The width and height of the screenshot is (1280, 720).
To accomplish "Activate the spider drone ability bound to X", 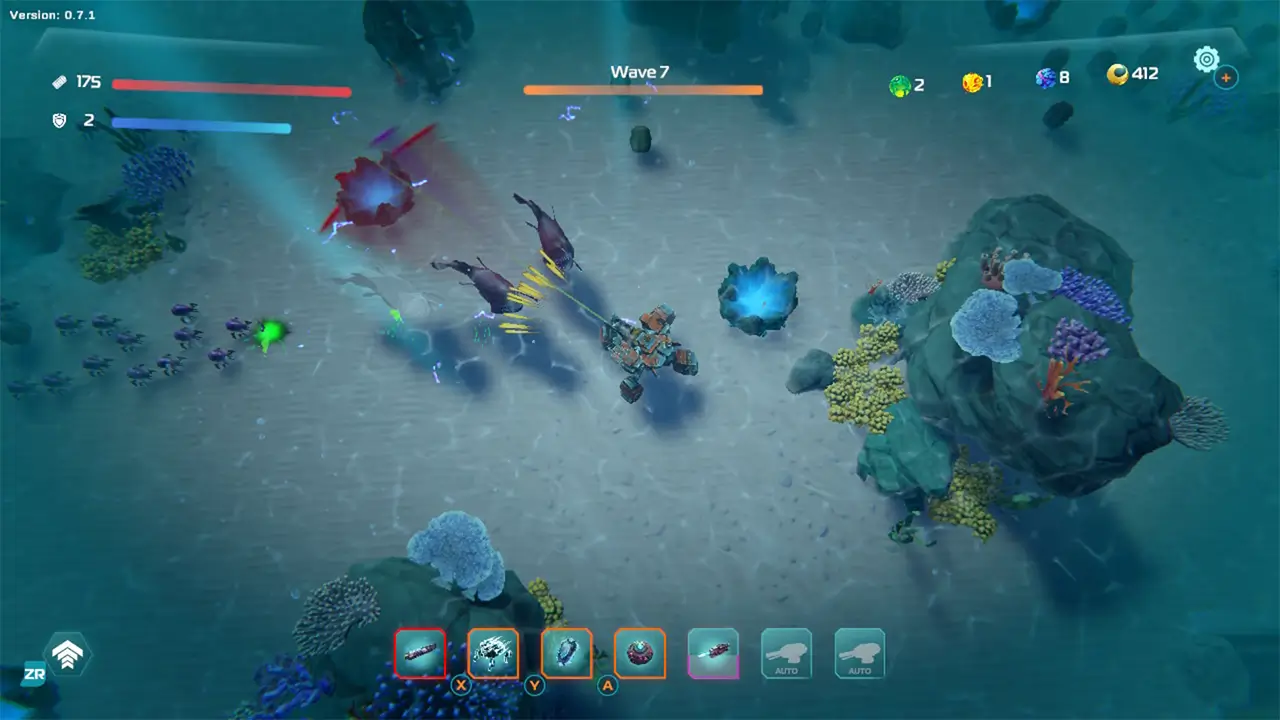I will click(x=493, y=653).
